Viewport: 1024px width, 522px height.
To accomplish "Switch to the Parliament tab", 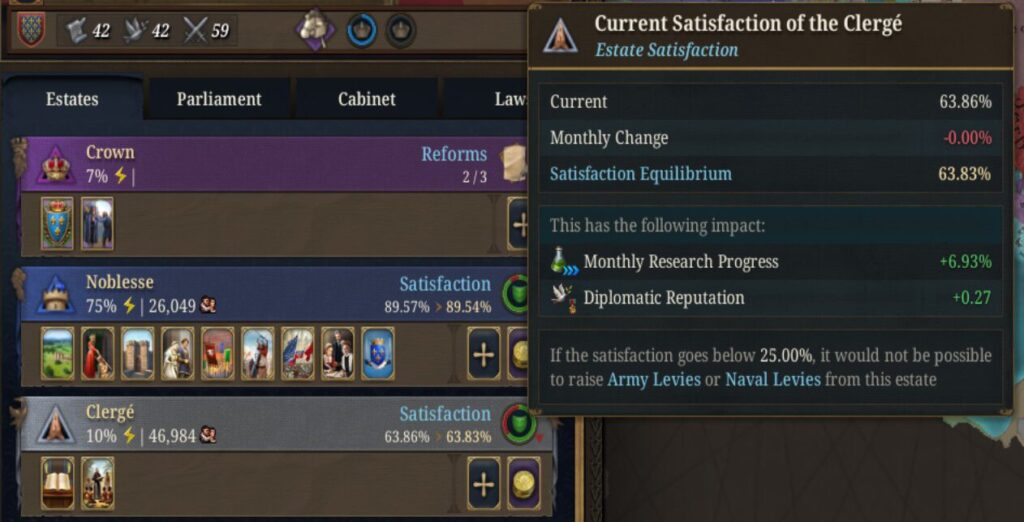I will (219, 99).
